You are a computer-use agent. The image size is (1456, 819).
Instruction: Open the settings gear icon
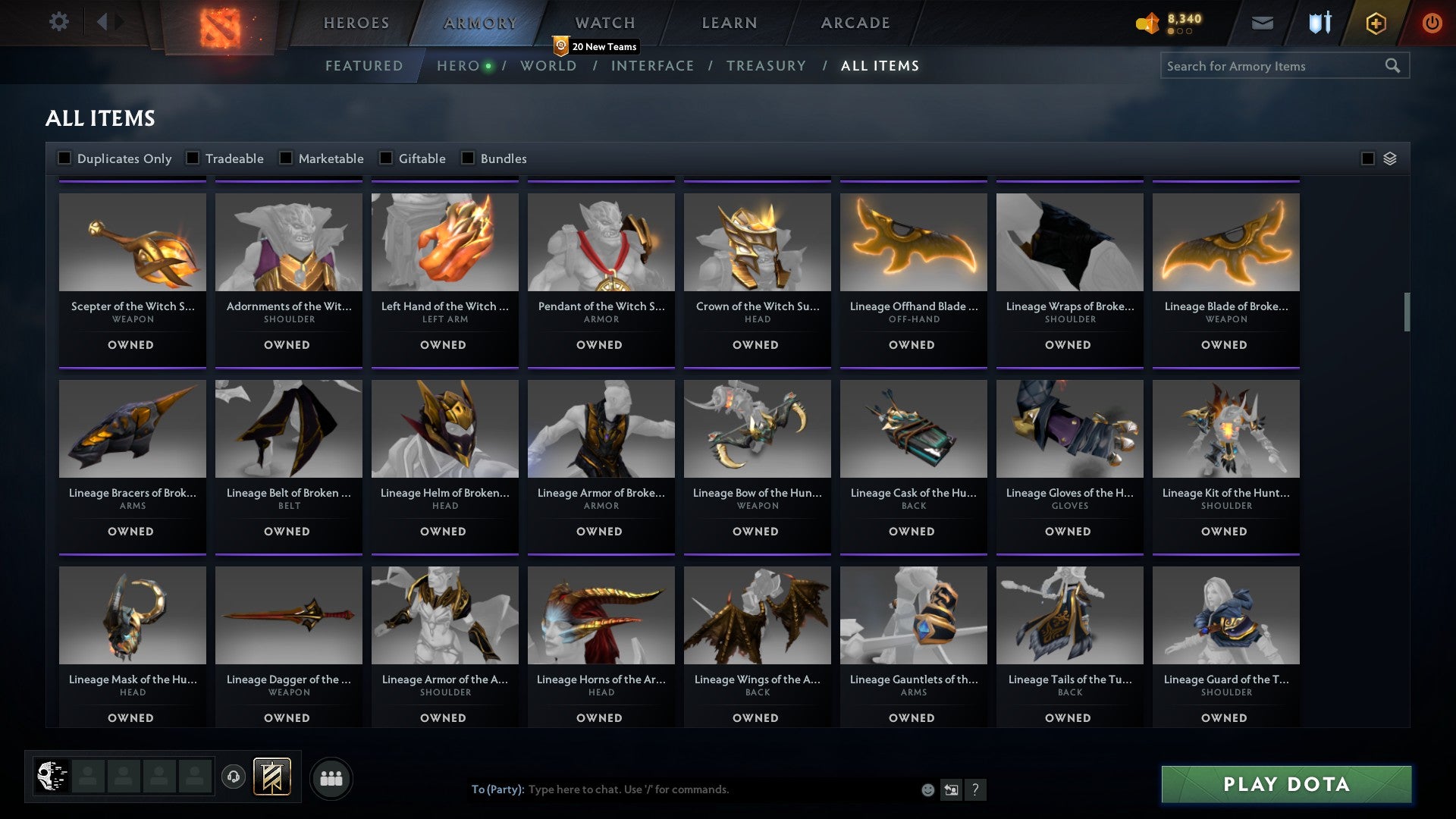coord(58,22)
